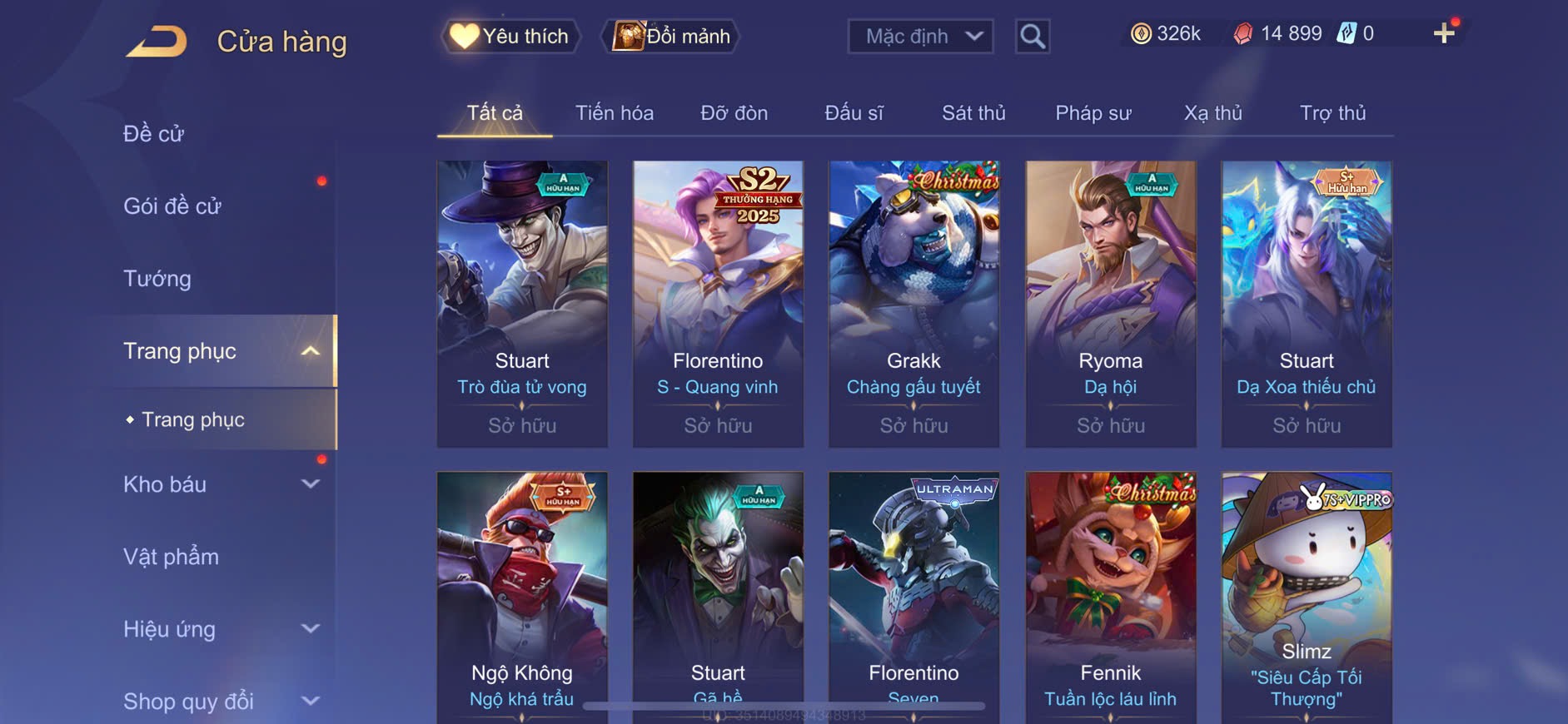Select the Sát thủ tab
This screenshot has width=1568, height=724.
[x=973, y=113]
